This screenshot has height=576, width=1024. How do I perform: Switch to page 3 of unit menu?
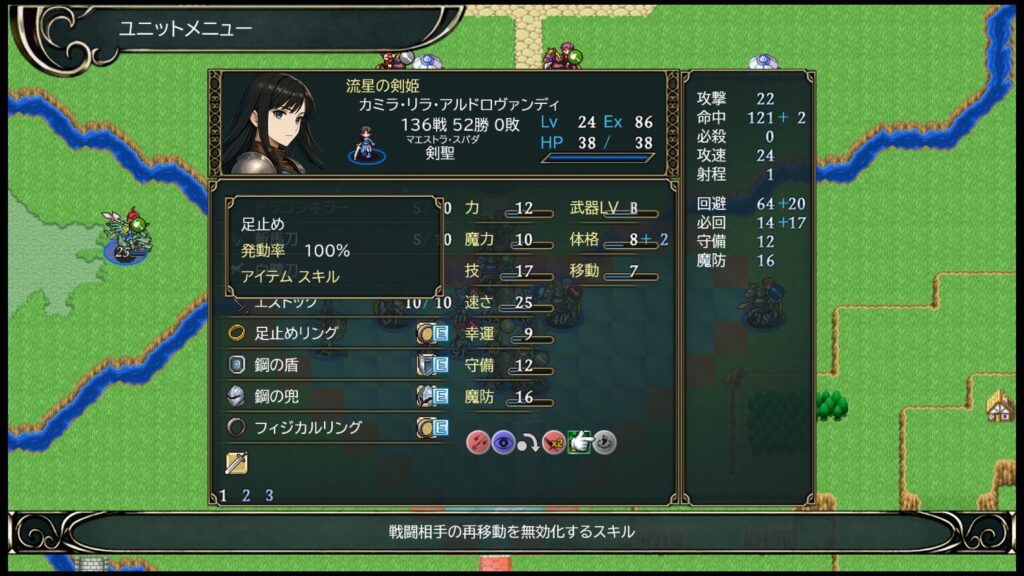tap(268, 495)
